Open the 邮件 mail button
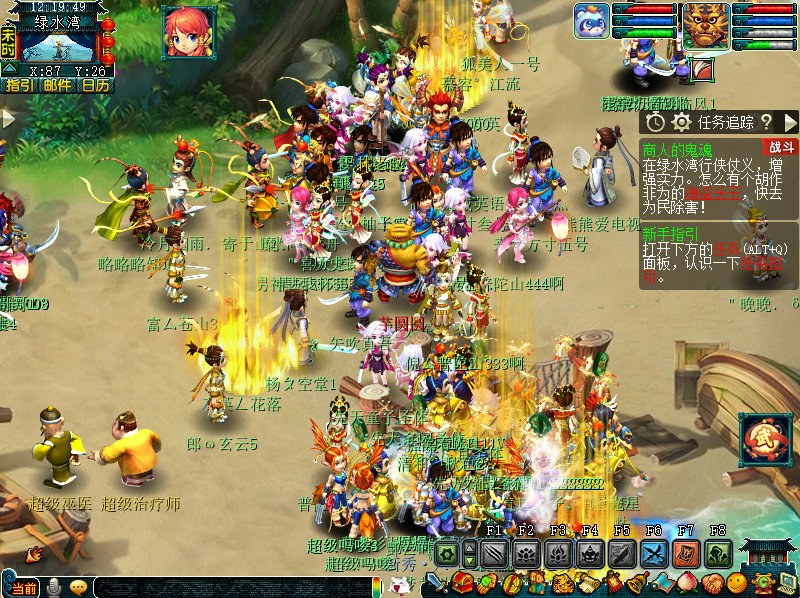800x598 pixels. coord(57,86)
